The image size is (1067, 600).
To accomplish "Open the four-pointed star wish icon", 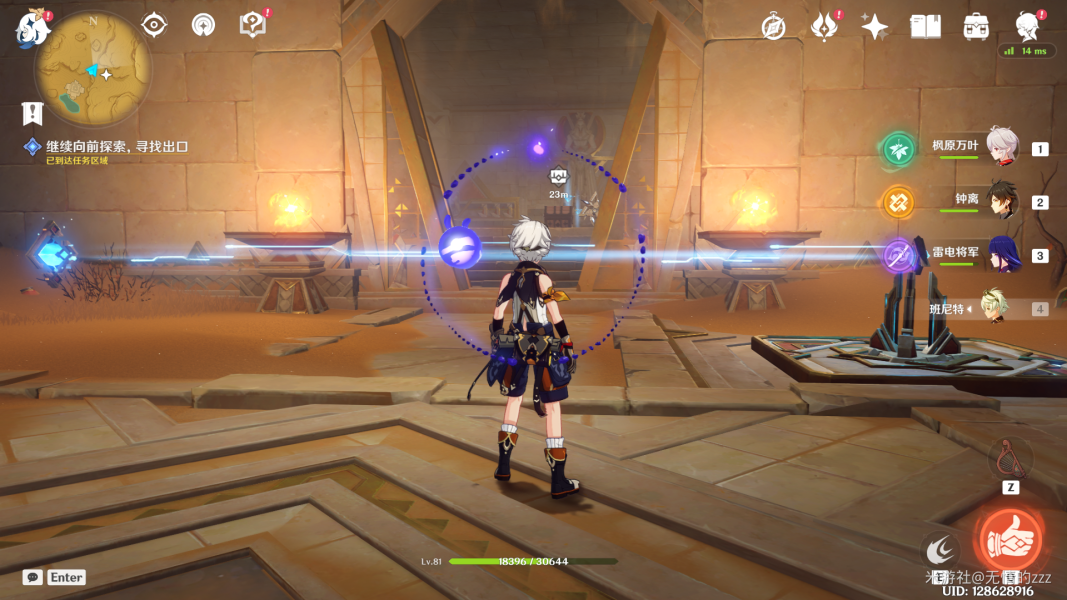I will [875, 27].
